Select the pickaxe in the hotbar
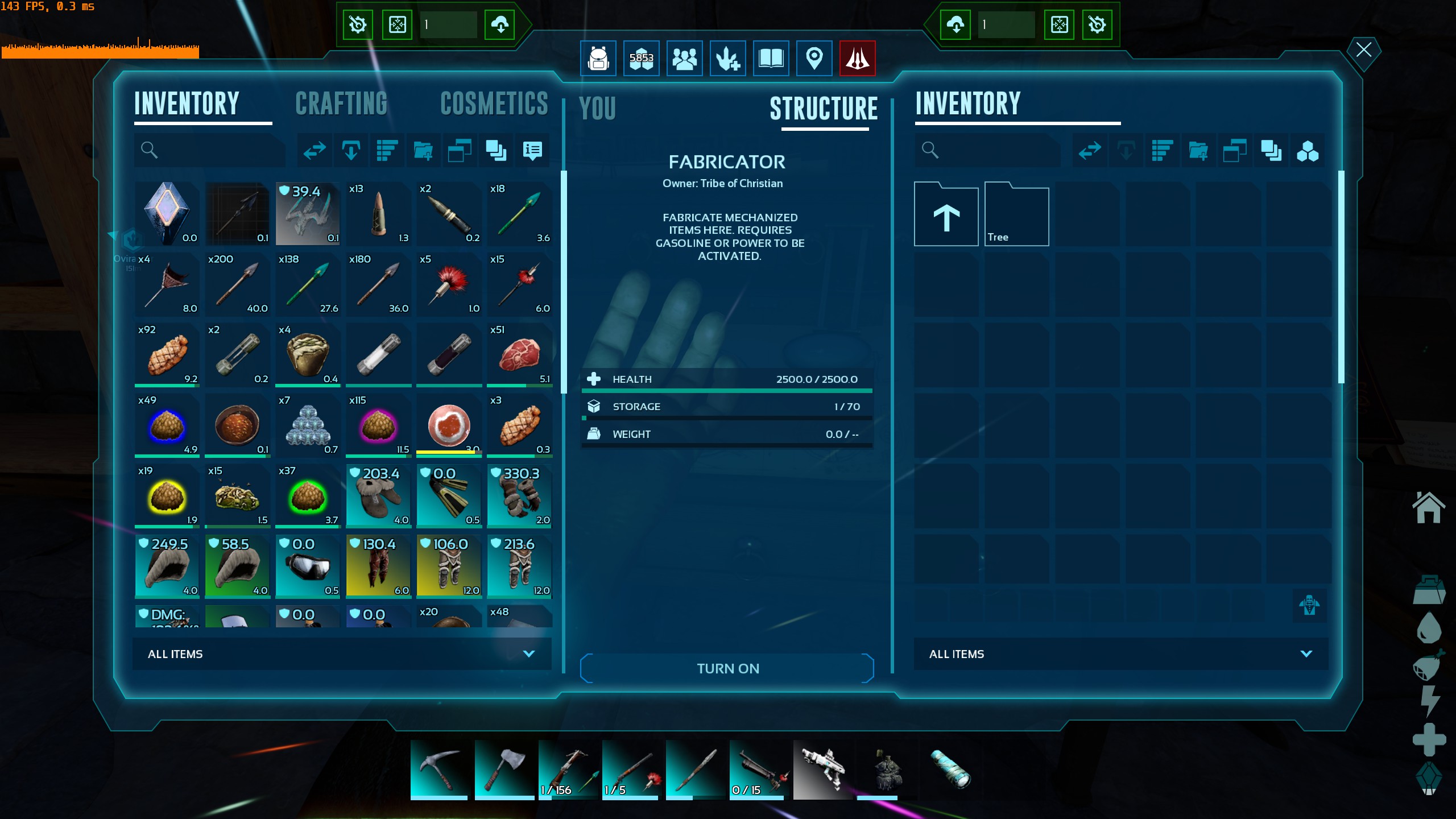 point(439,769)
